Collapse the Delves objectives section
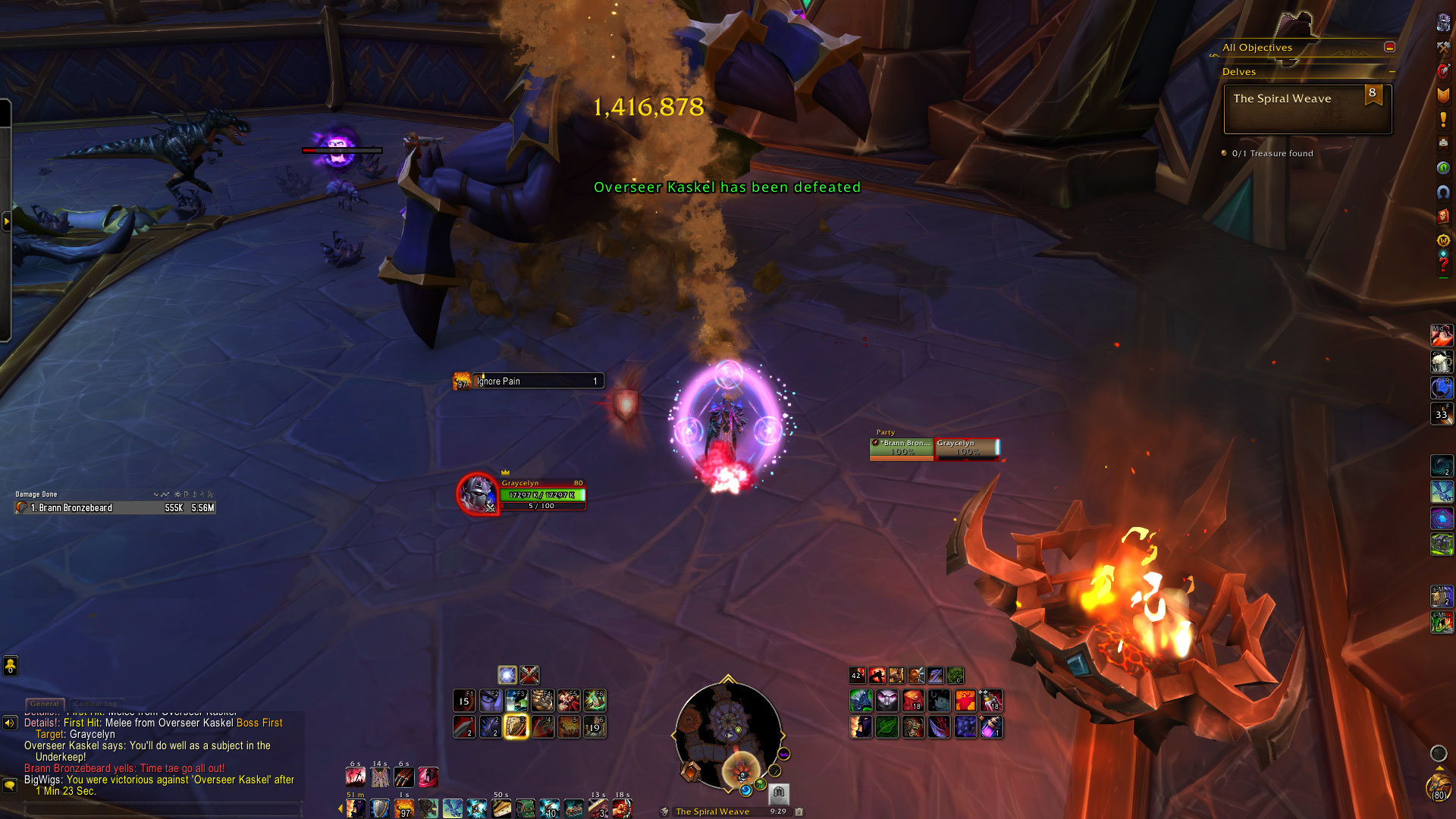 coord(1392,72)
